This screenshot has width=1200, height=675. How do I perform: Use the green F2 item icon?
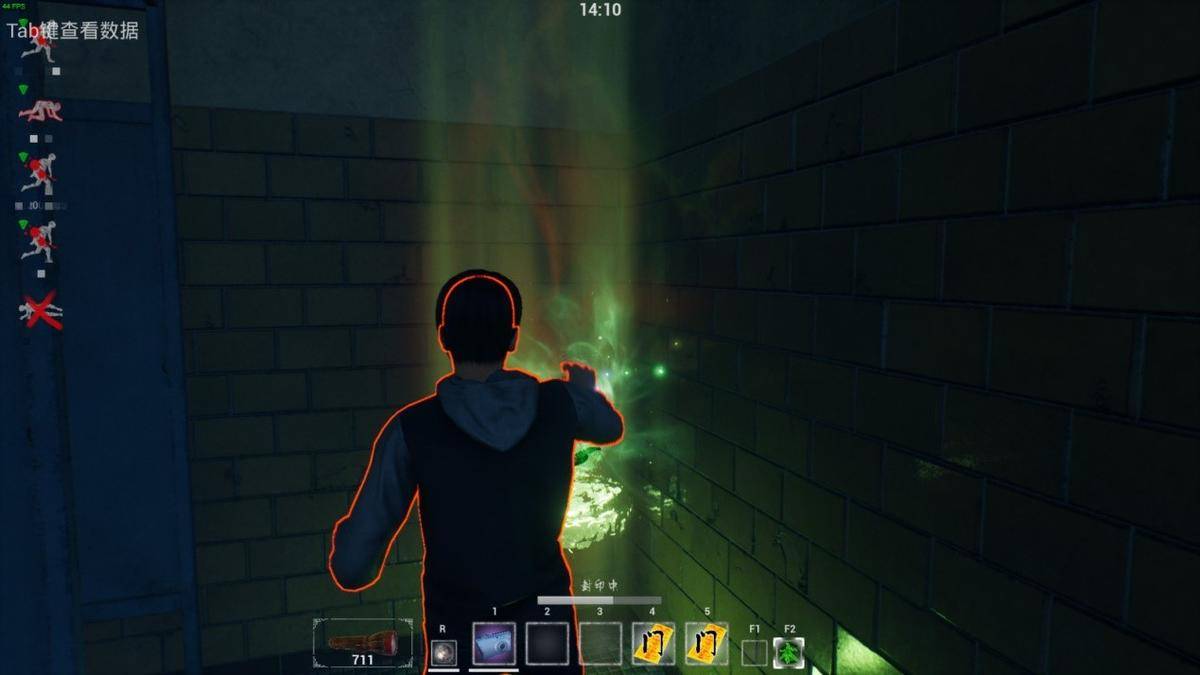(788, 652)
